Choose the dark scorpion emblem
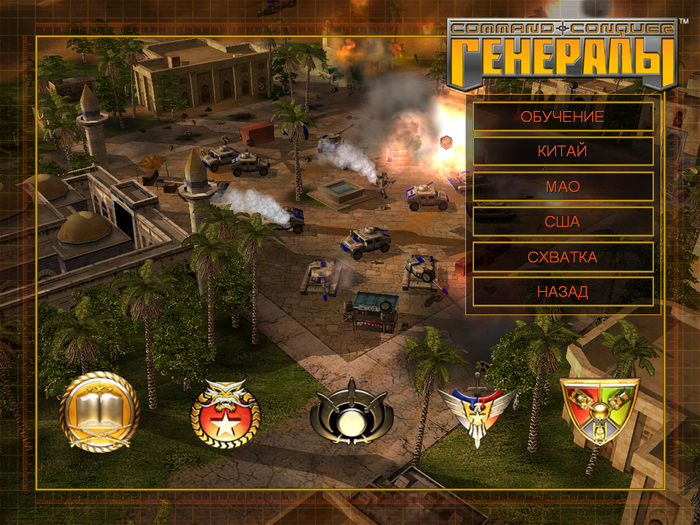This screenshot has height=525, width=700. tap(351, 411)
